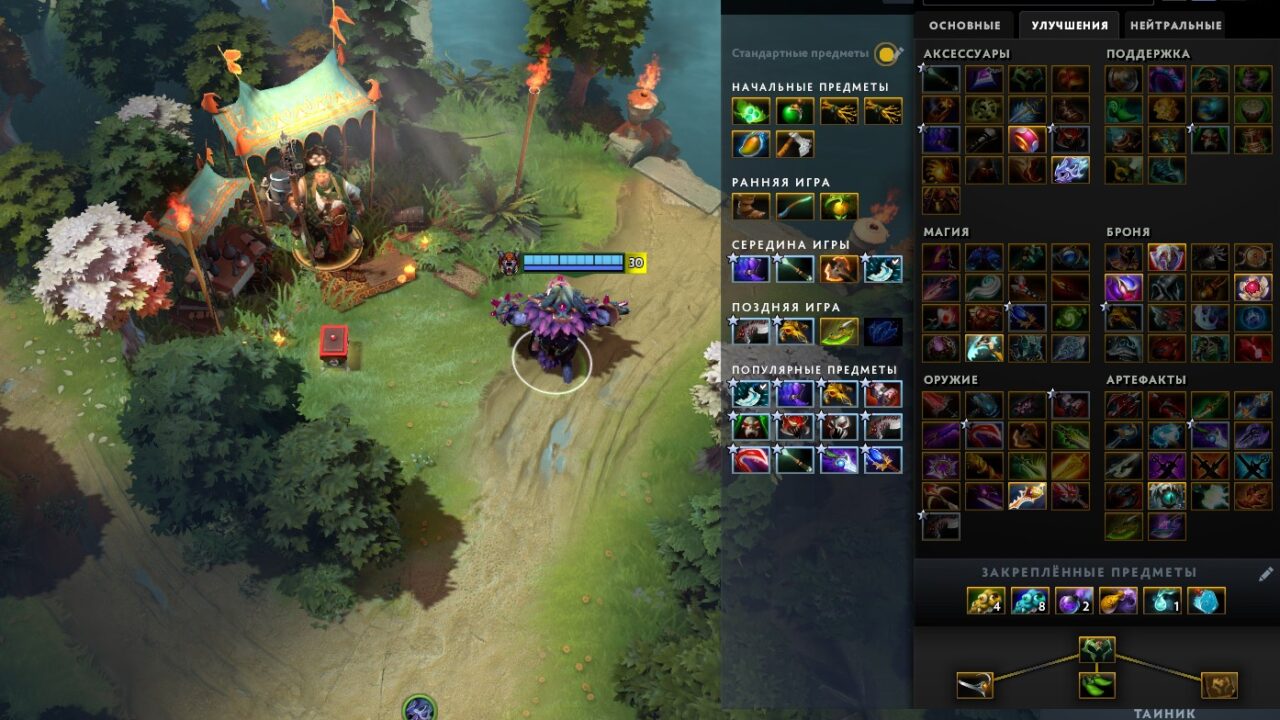Image resolution: width=1280 pixels, height=720 pixels.
Task: Select the highlighted golden sword in Оружие
Action: tap(1027, 496)
